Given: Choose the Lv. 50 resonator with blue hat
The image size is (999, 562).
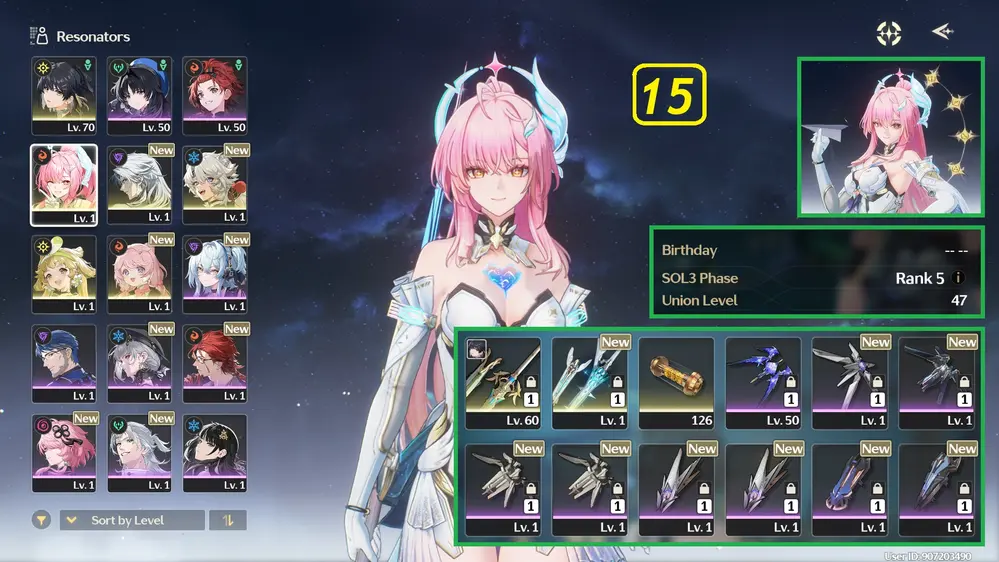Looking at the screenshot, I should (139, 95).
